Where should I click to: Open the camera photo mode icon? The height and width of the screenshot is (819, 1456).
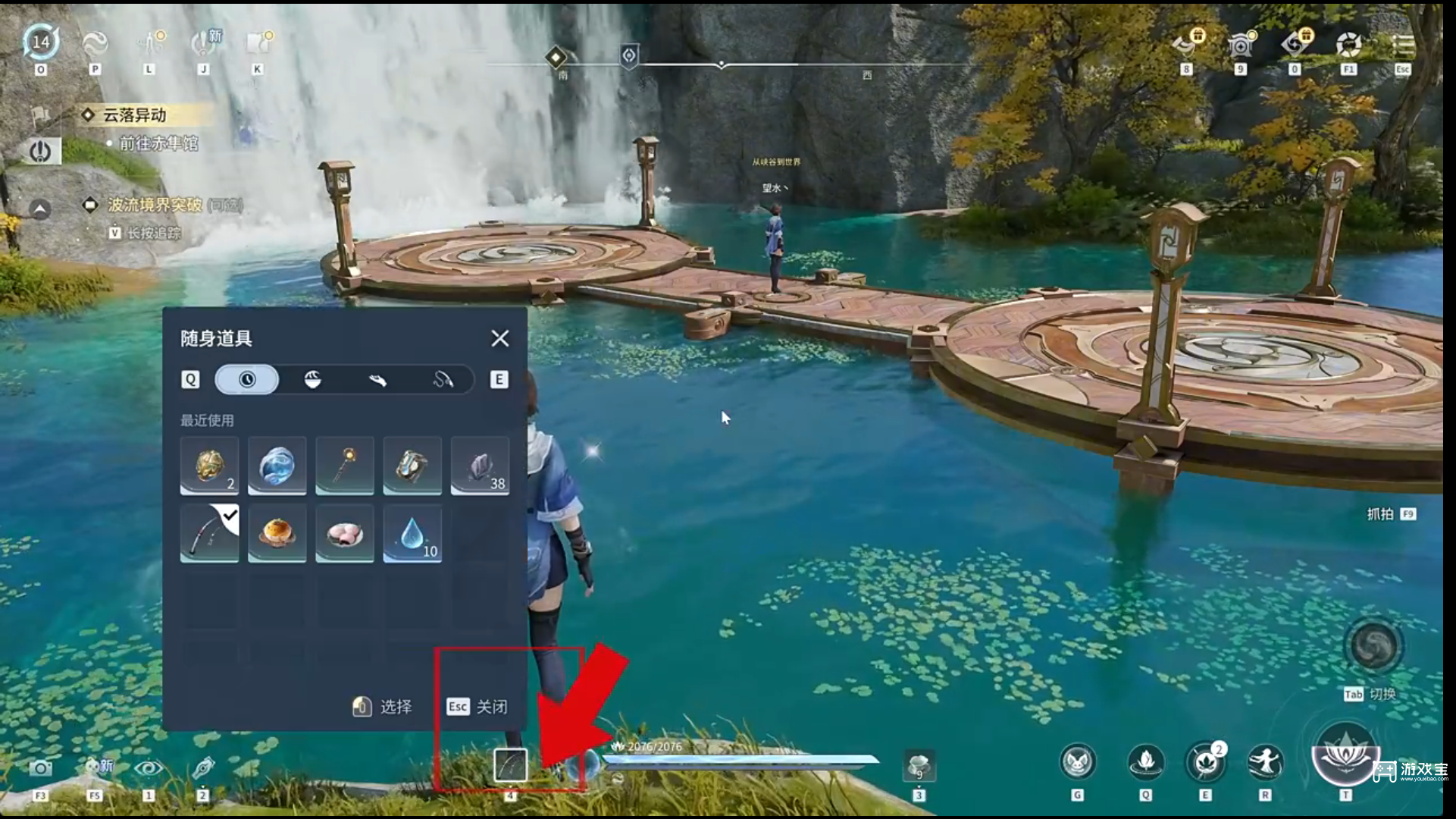41,769
